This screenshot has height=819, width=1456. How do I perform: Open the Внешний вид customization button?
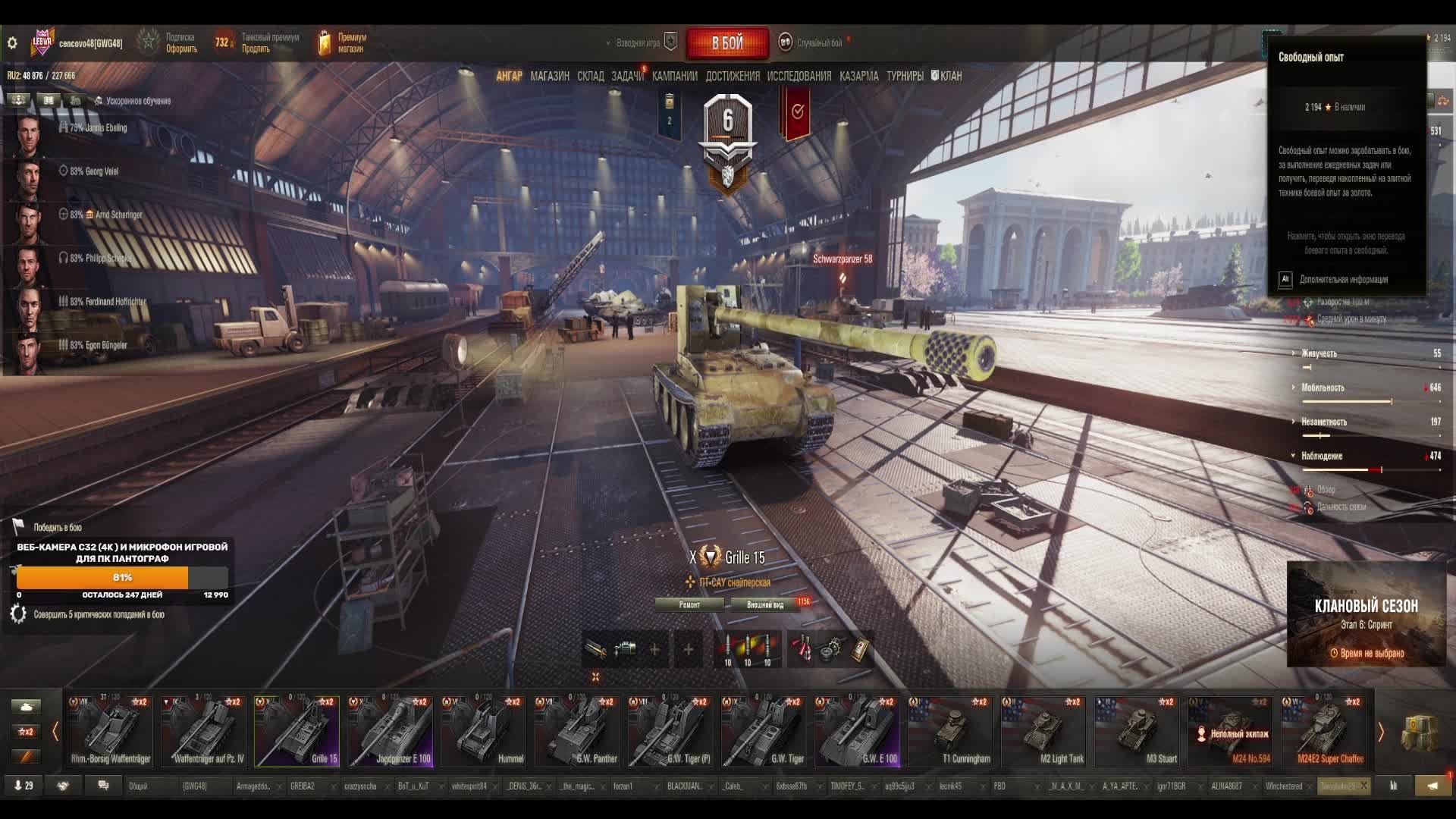pyautogui.click(x=764, y=604)
